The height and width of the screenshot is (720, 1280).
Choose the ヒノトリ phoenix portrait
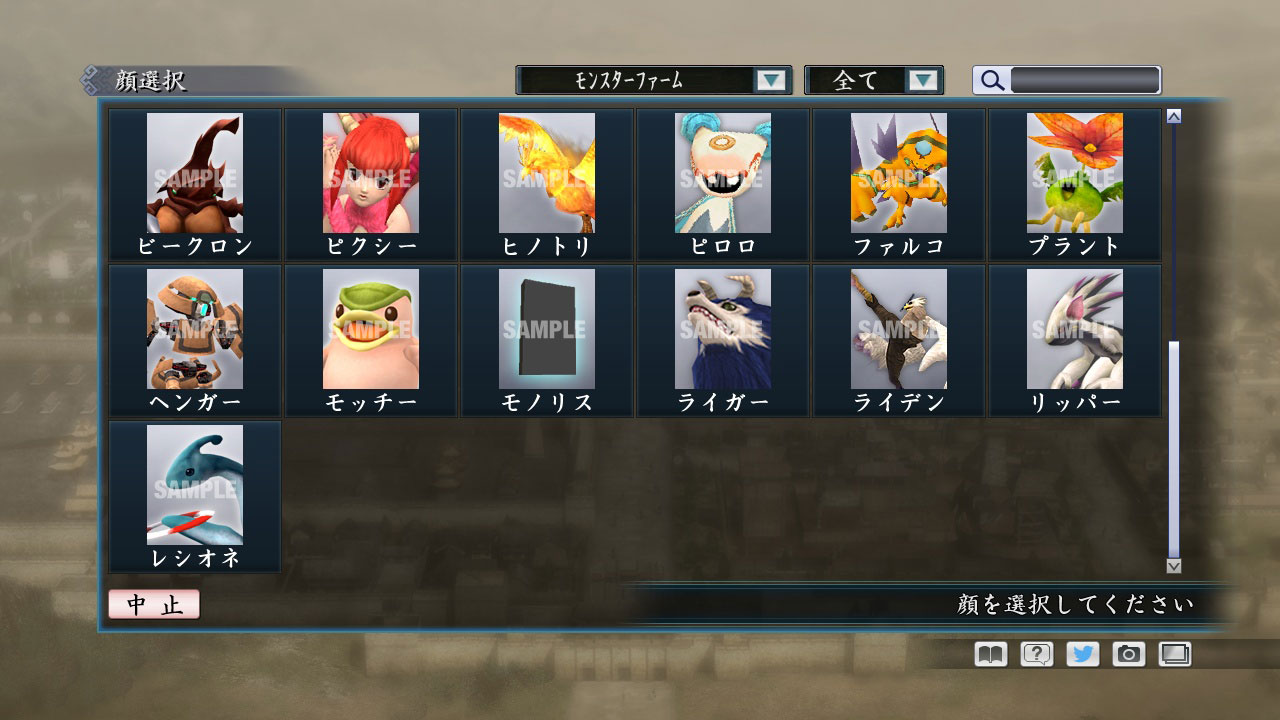point(546,175)
